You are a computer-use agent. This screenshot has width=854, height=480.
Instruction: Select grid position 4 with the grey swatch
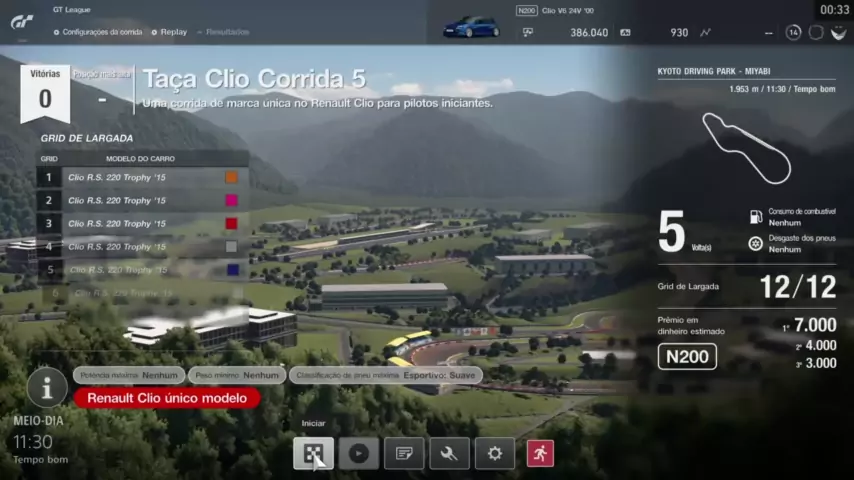click(142, 246)
